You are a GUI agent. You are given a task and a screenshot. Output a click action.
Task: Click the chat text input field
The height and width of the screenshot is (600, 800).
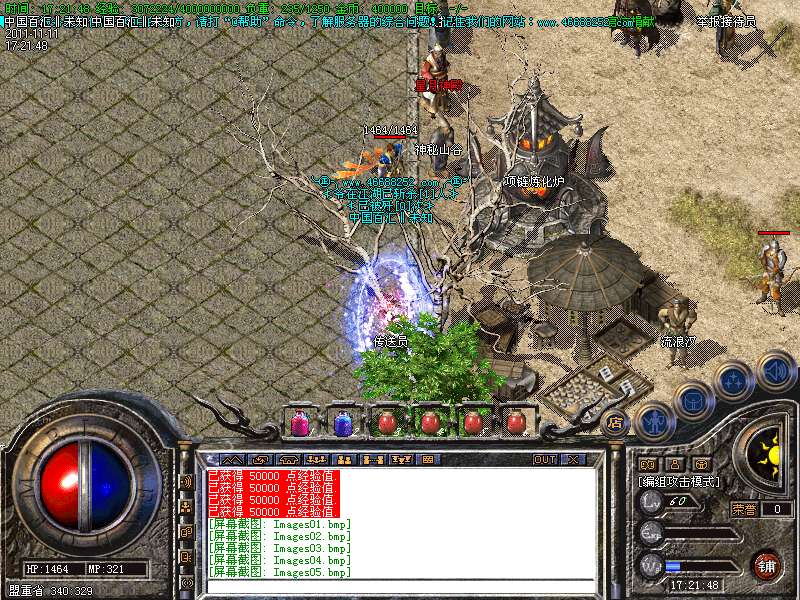[x=400, y=585]
